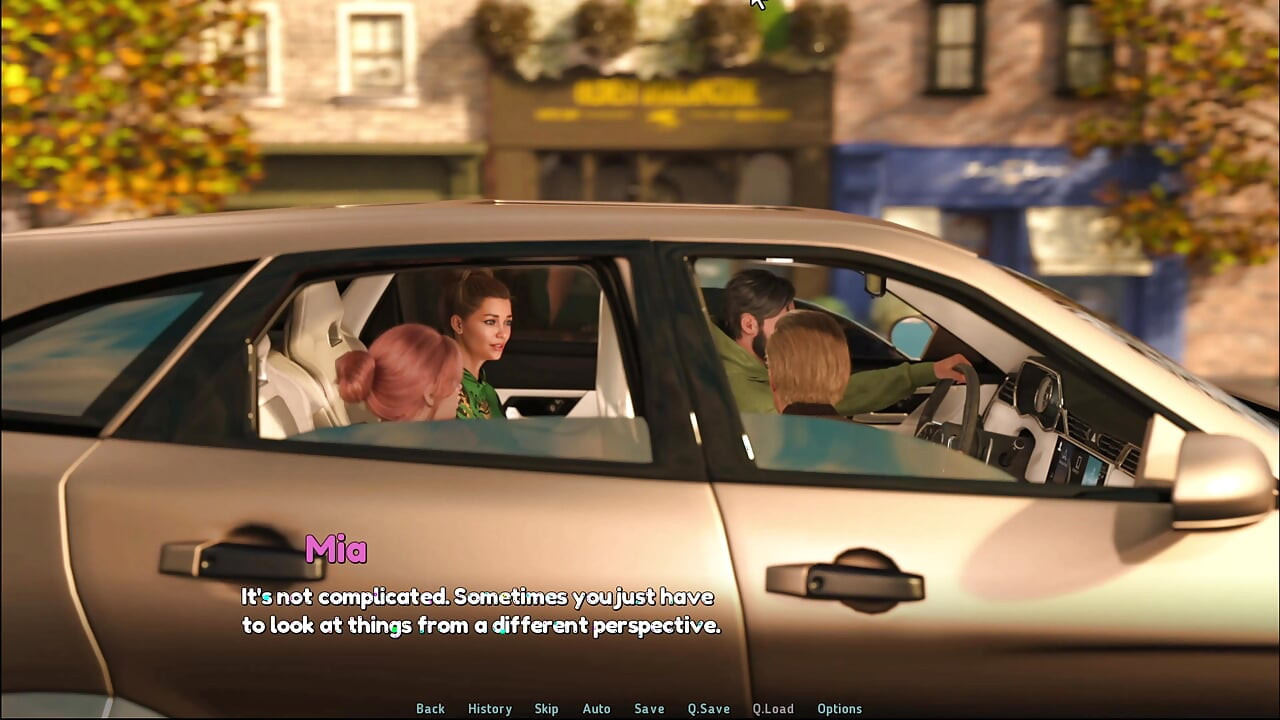Open the Options menu
The height and width of the screenshot is (720, 1280).
click(839, 708)
